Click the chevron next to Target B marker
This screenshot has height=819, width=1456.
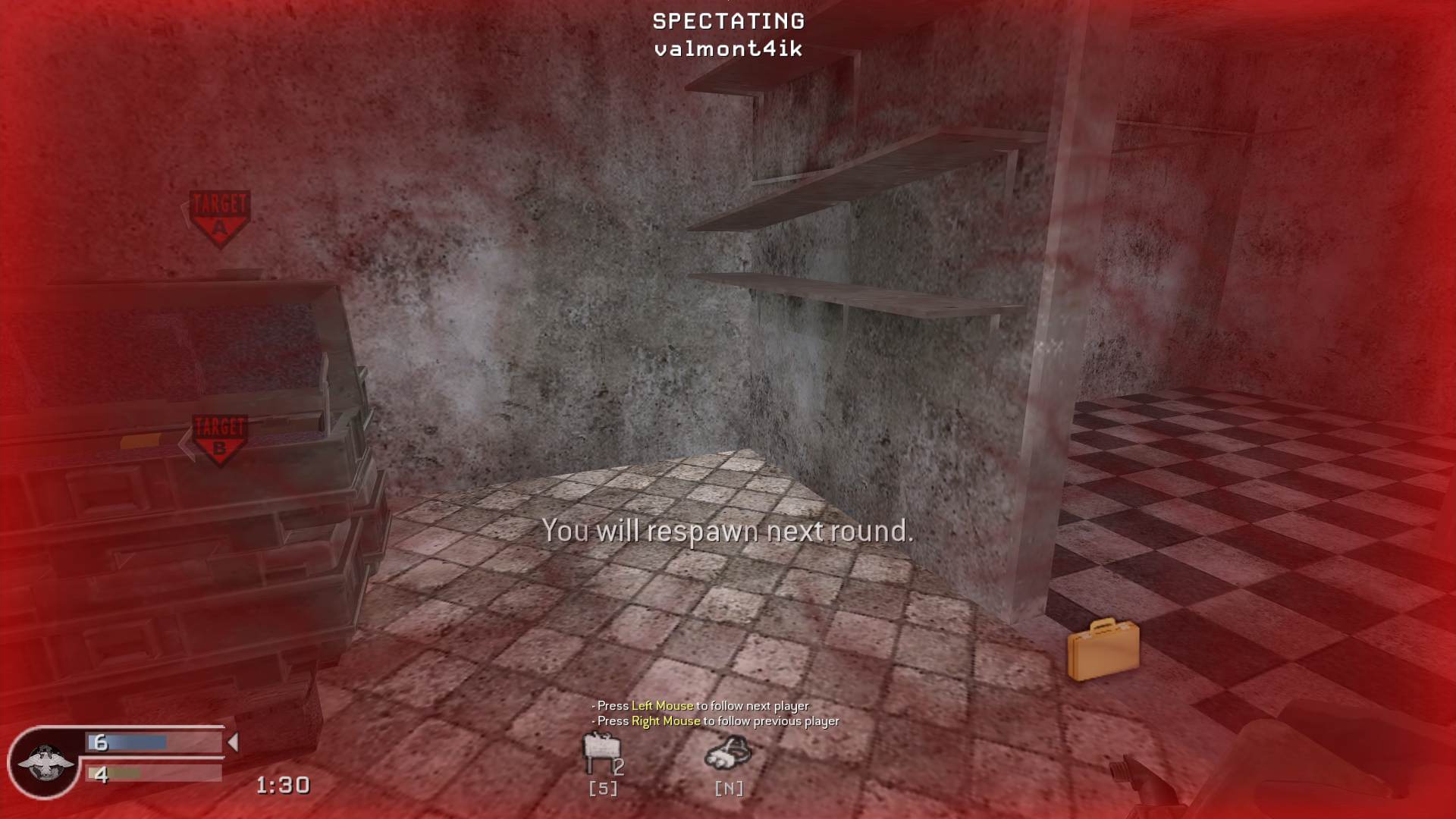pyautogui.click(x=187, y=440)
